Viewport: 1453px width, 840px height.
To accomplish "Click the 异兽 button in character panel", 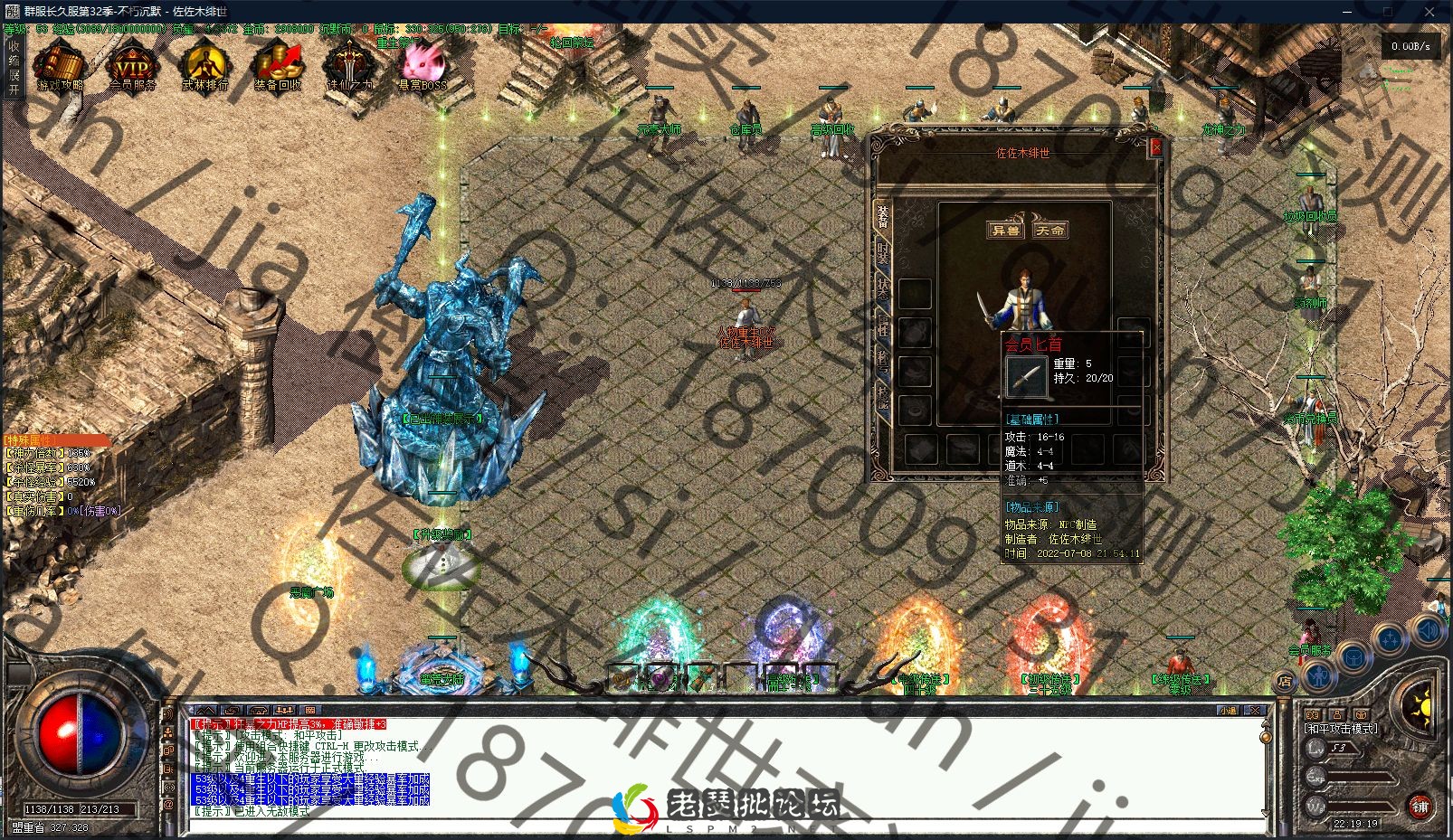I will tap(1005, 230).
